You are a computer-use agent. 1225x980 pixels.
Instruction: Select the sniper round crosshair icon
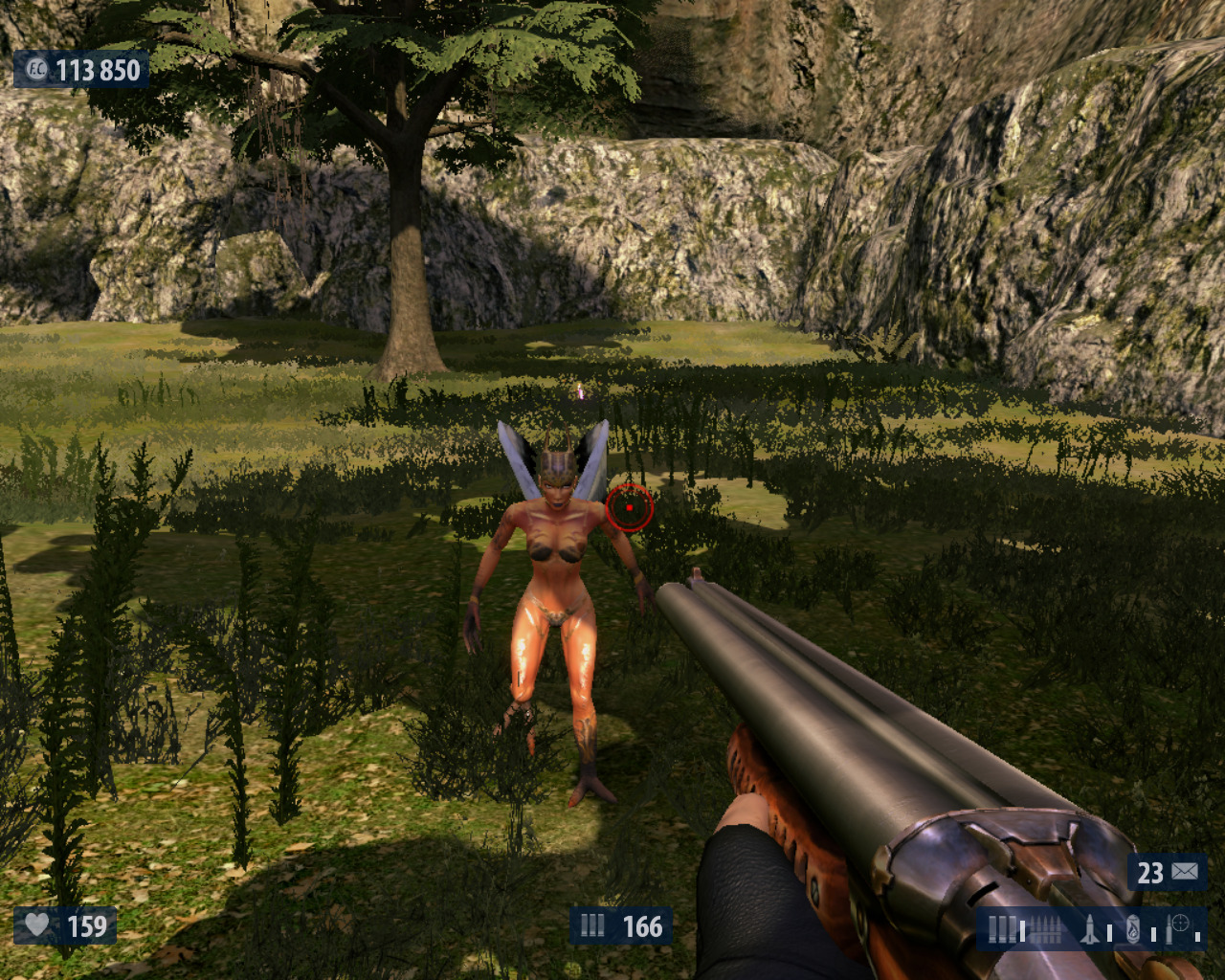(1178, 926)
